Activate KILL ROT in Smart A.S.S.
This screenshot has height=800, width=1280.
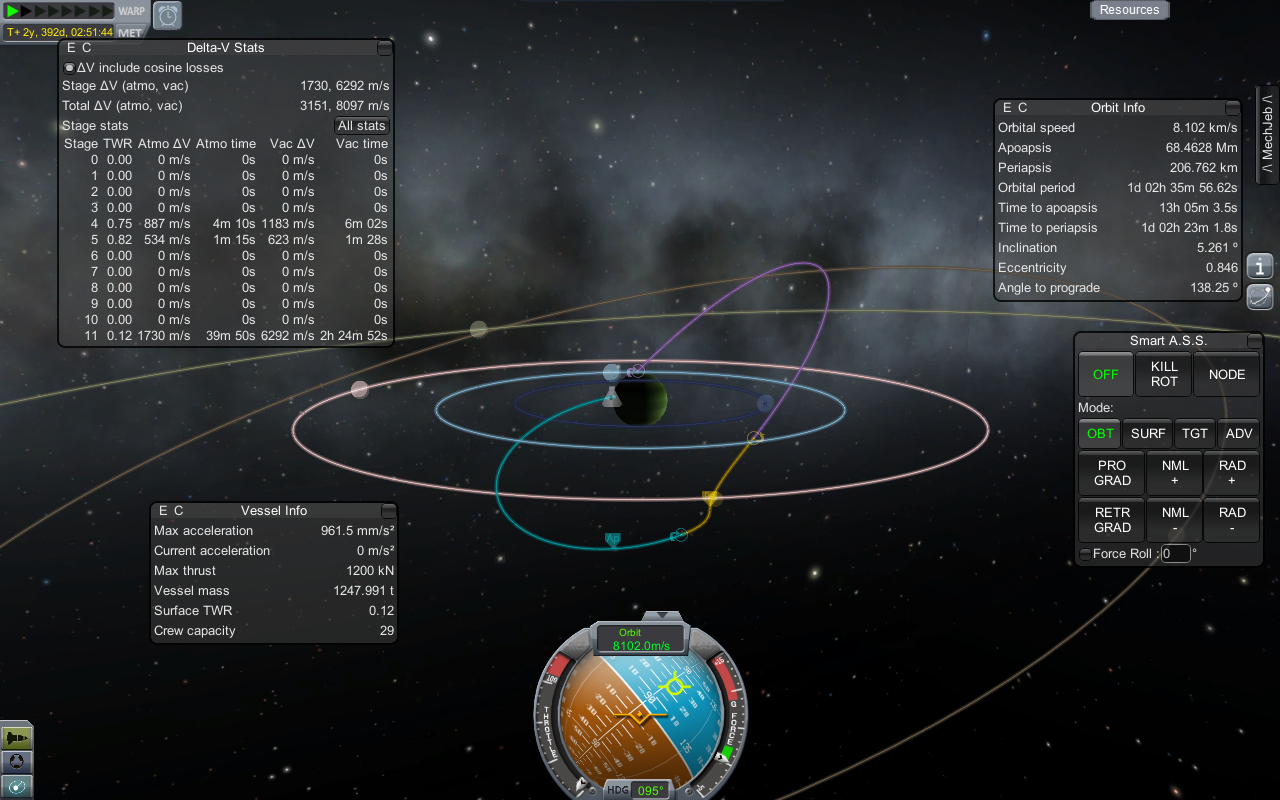click(x=1164, y=374)
